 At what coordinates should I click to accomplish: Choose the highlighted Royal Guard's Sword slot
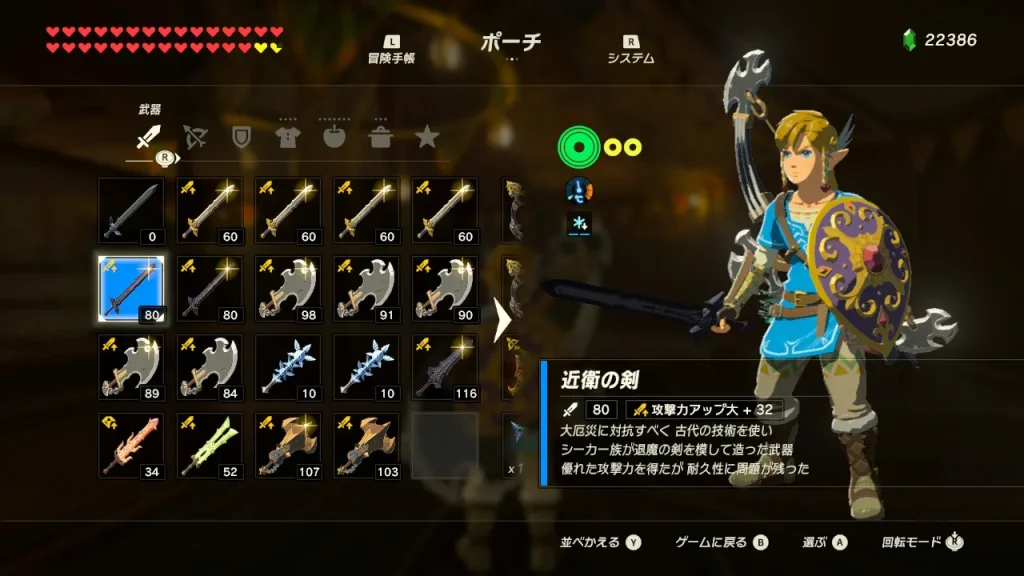(131, 289)
